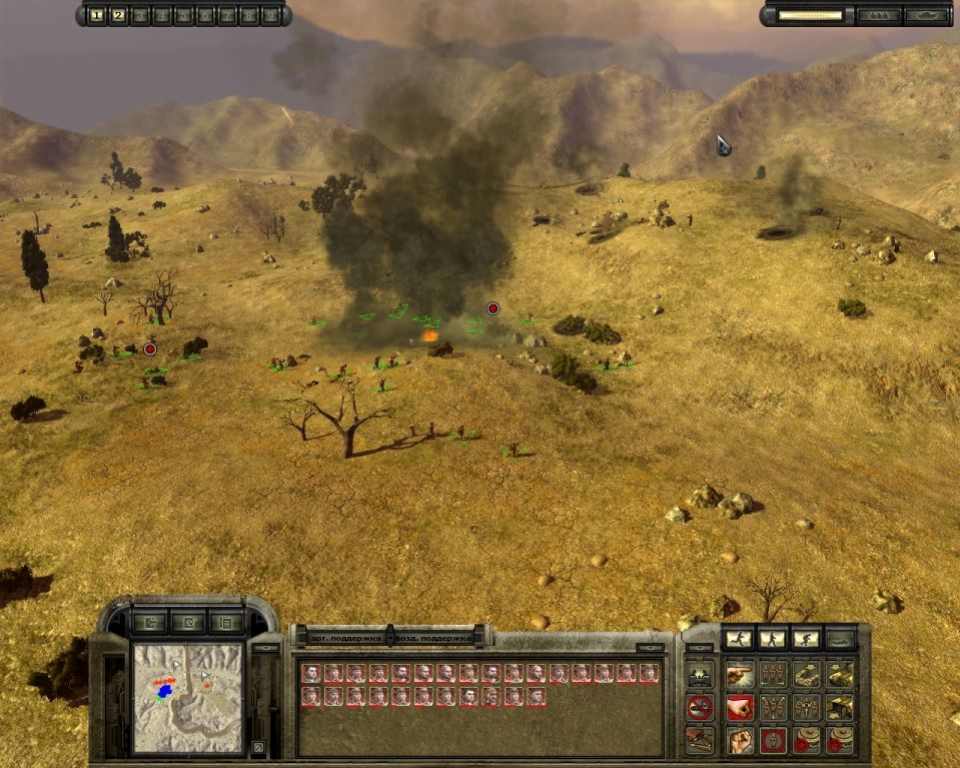This screenshot has width=960, height=768.
Task: Click the minimap
Action: tap(188, 697)
